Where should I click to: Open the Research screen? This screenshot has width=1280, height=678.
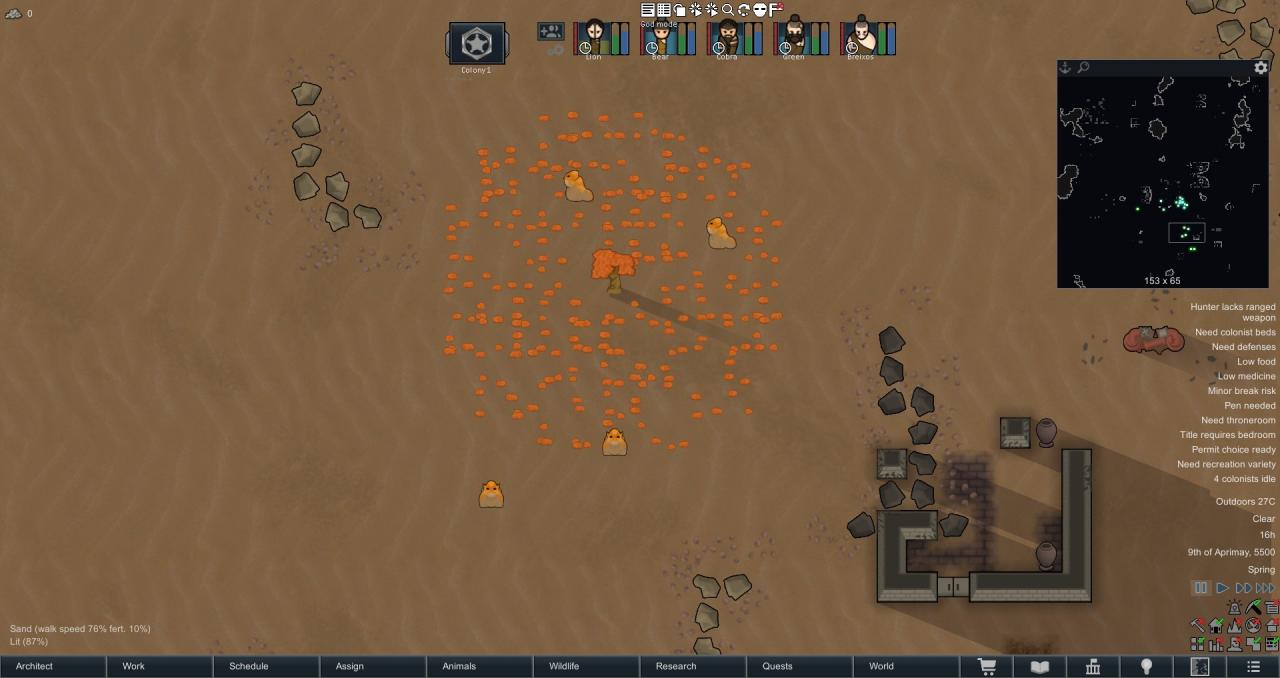[x=676, y=666]
